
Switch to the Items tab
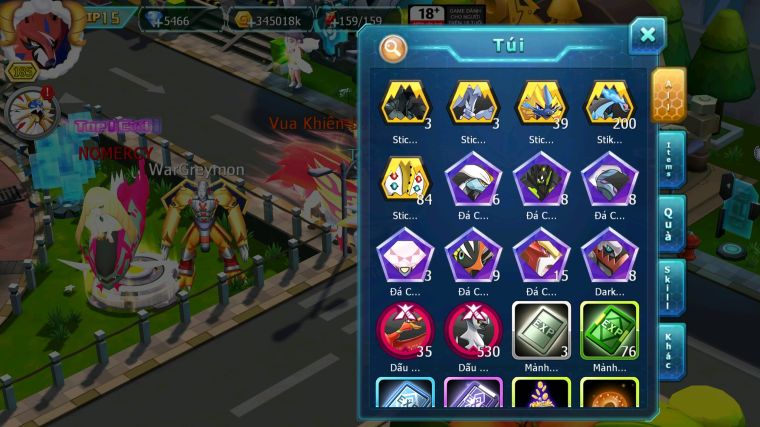669,158
